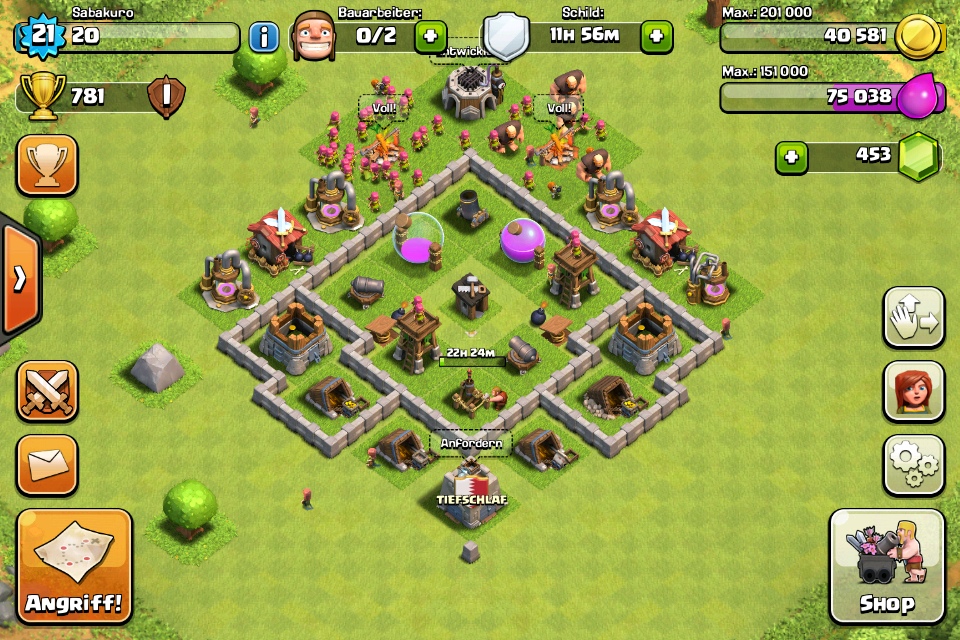Click the blue info button
960x640 pixels.
pyautogui.click(x=264, y=37)
